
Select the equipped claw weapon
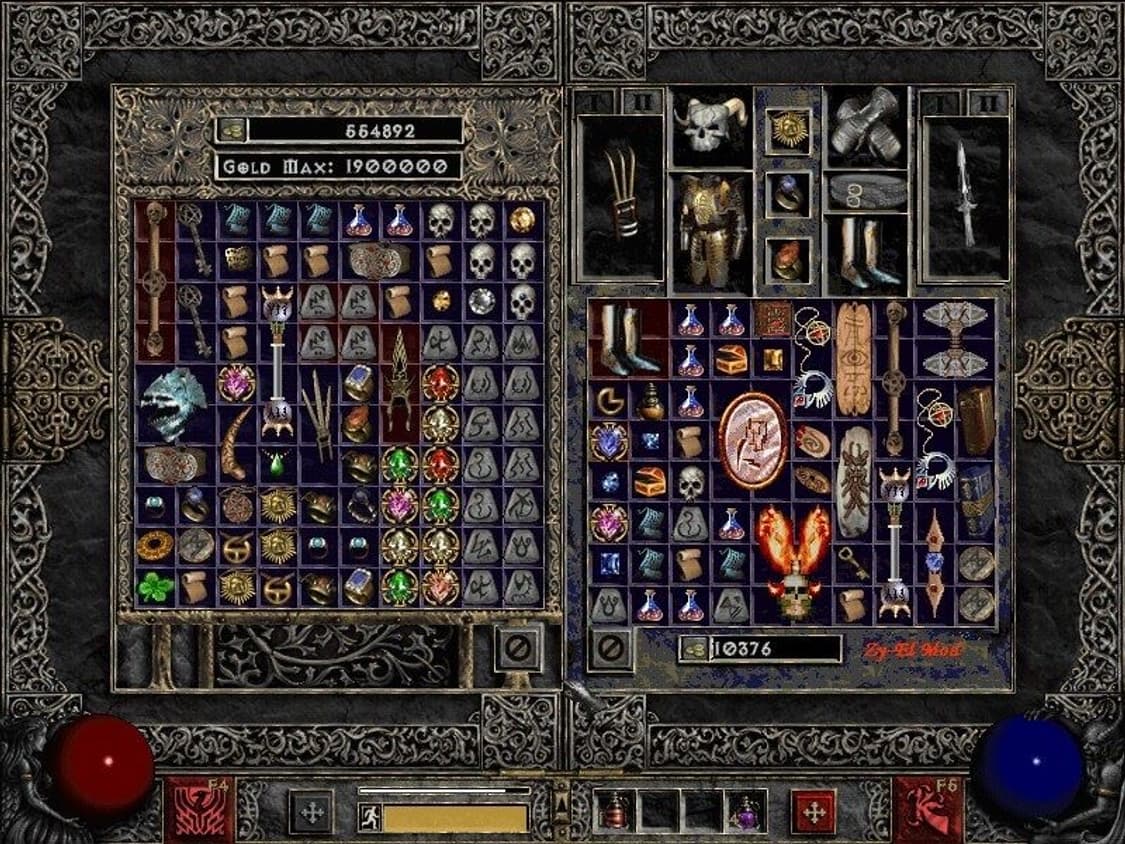tap(620, 200)
